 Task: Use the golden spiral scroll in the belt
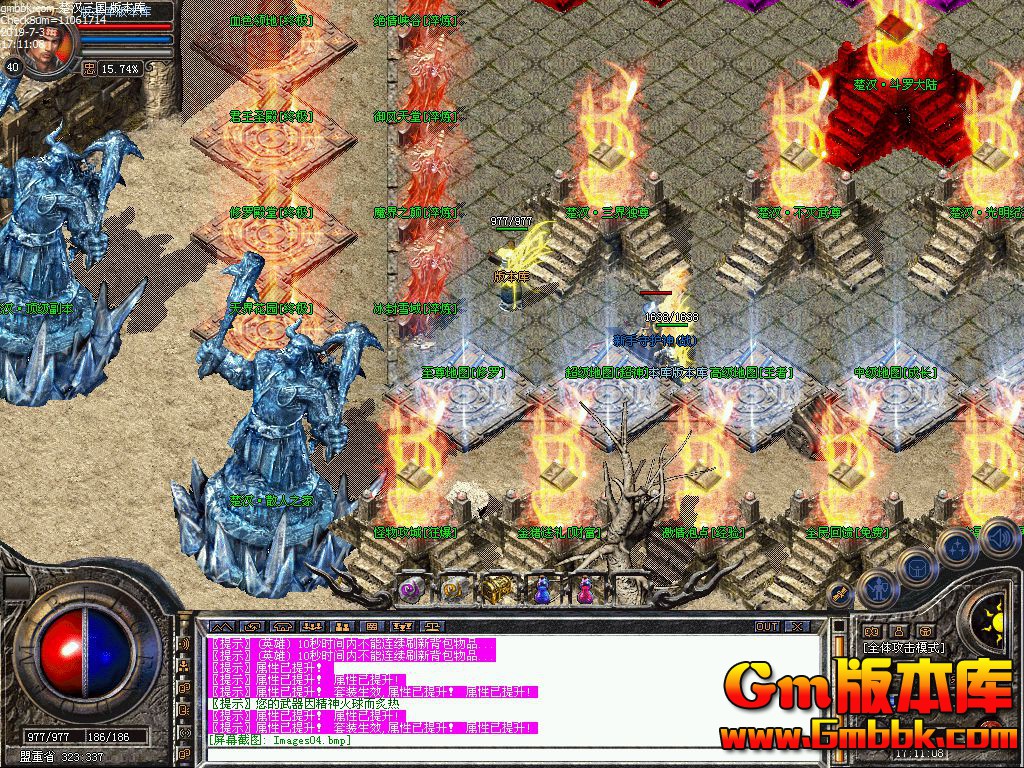tap(452, 589)
